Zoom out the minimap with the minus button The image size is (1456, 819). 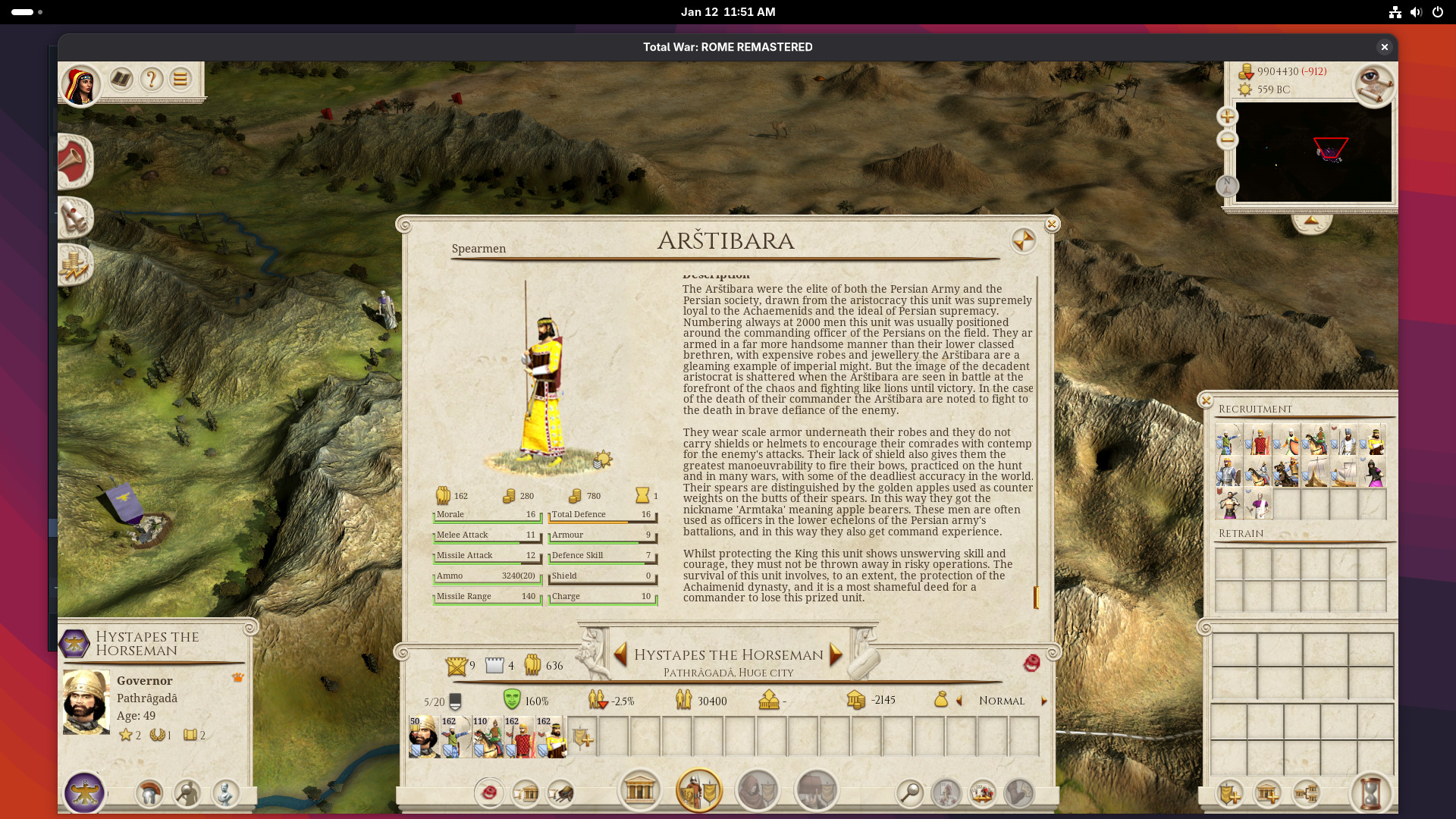tap(1227, 140)
